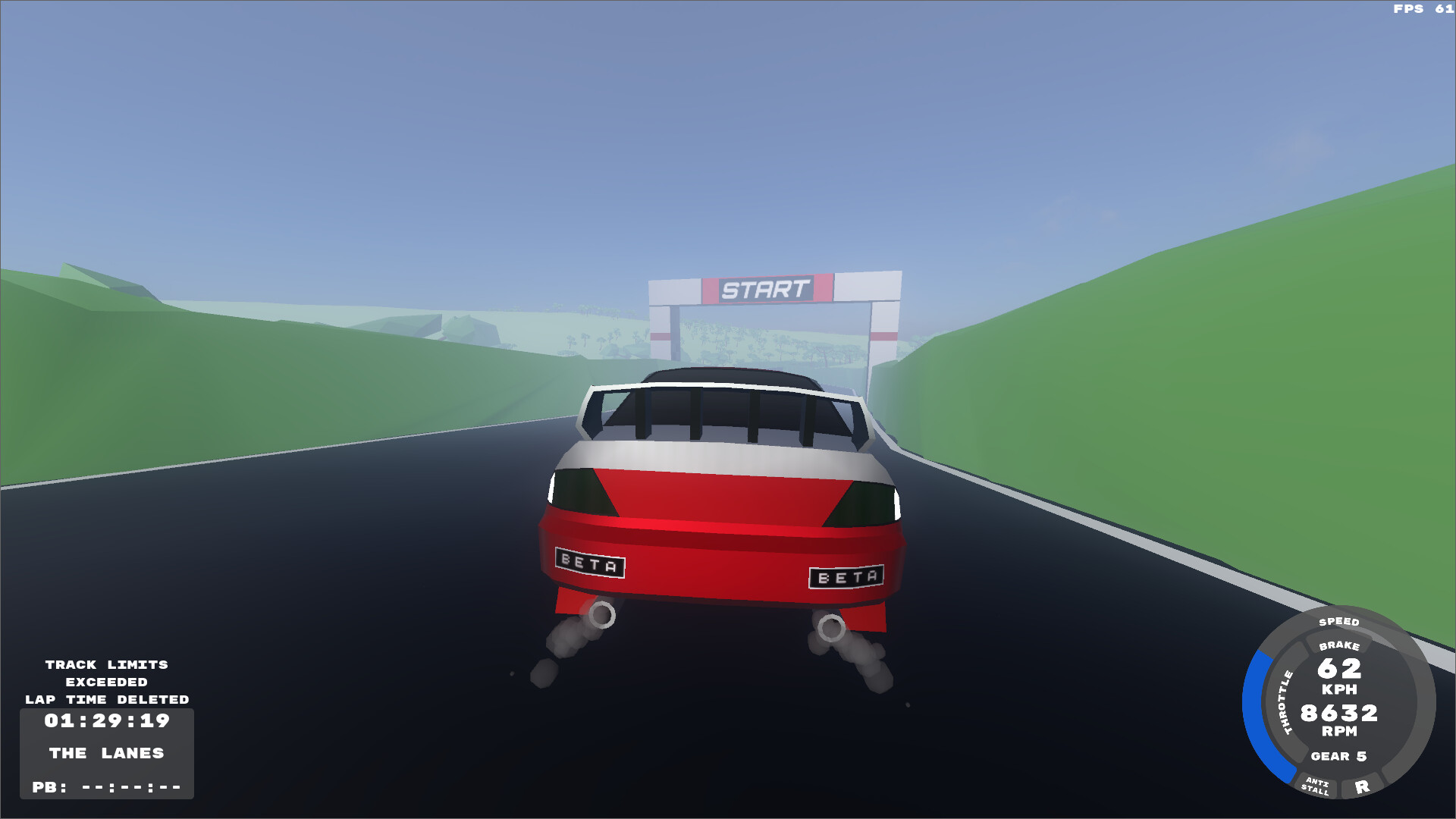Select THE LANES track name label

point(106,754)
